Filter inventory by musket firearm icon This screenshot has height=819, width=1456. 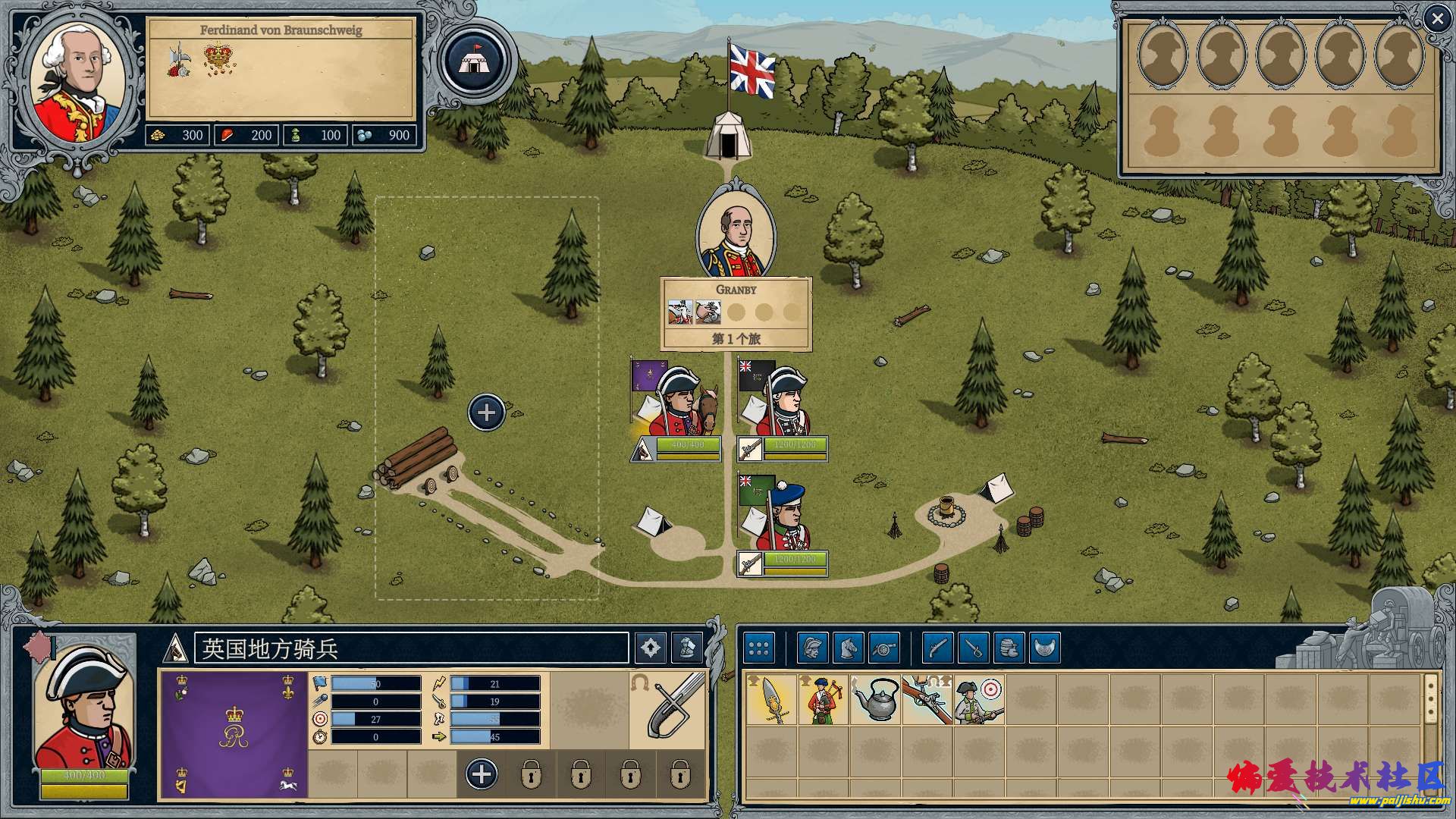[938, 648]
